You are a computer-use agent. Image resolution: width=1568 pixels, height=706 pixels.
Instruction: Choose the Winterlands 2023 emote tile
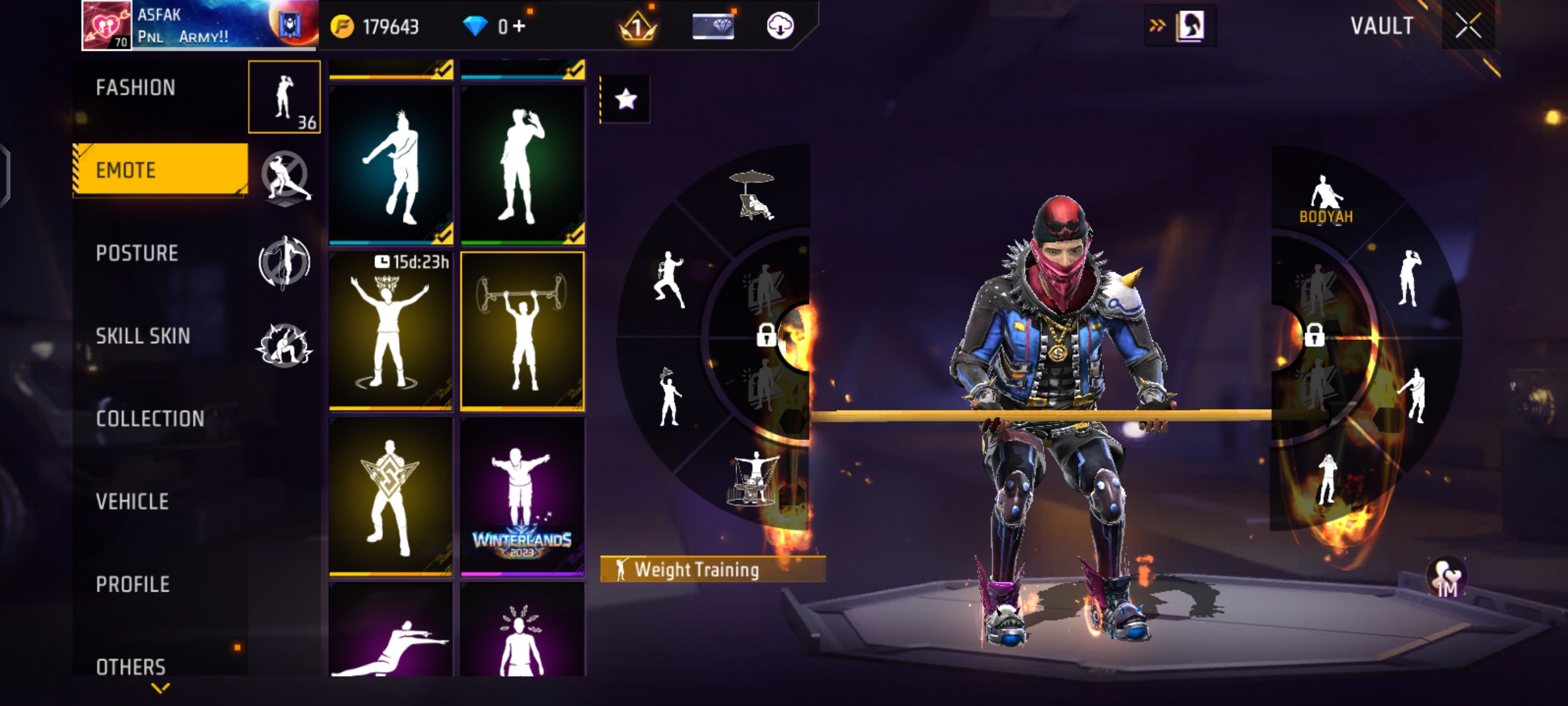click(522, 497)
